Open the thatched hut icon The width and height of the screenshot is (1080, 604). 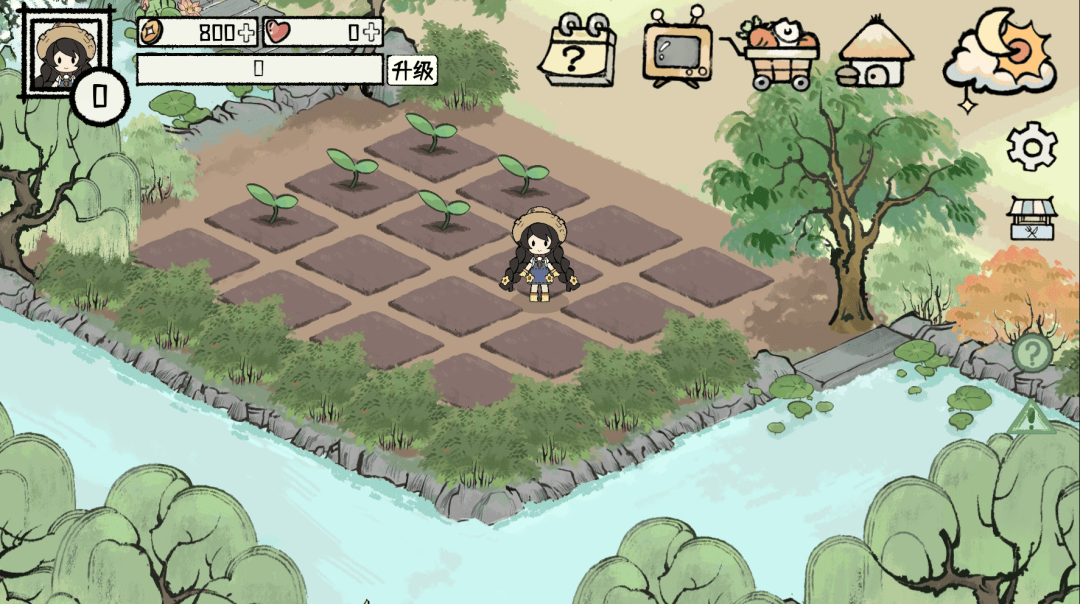pos(875,53)
